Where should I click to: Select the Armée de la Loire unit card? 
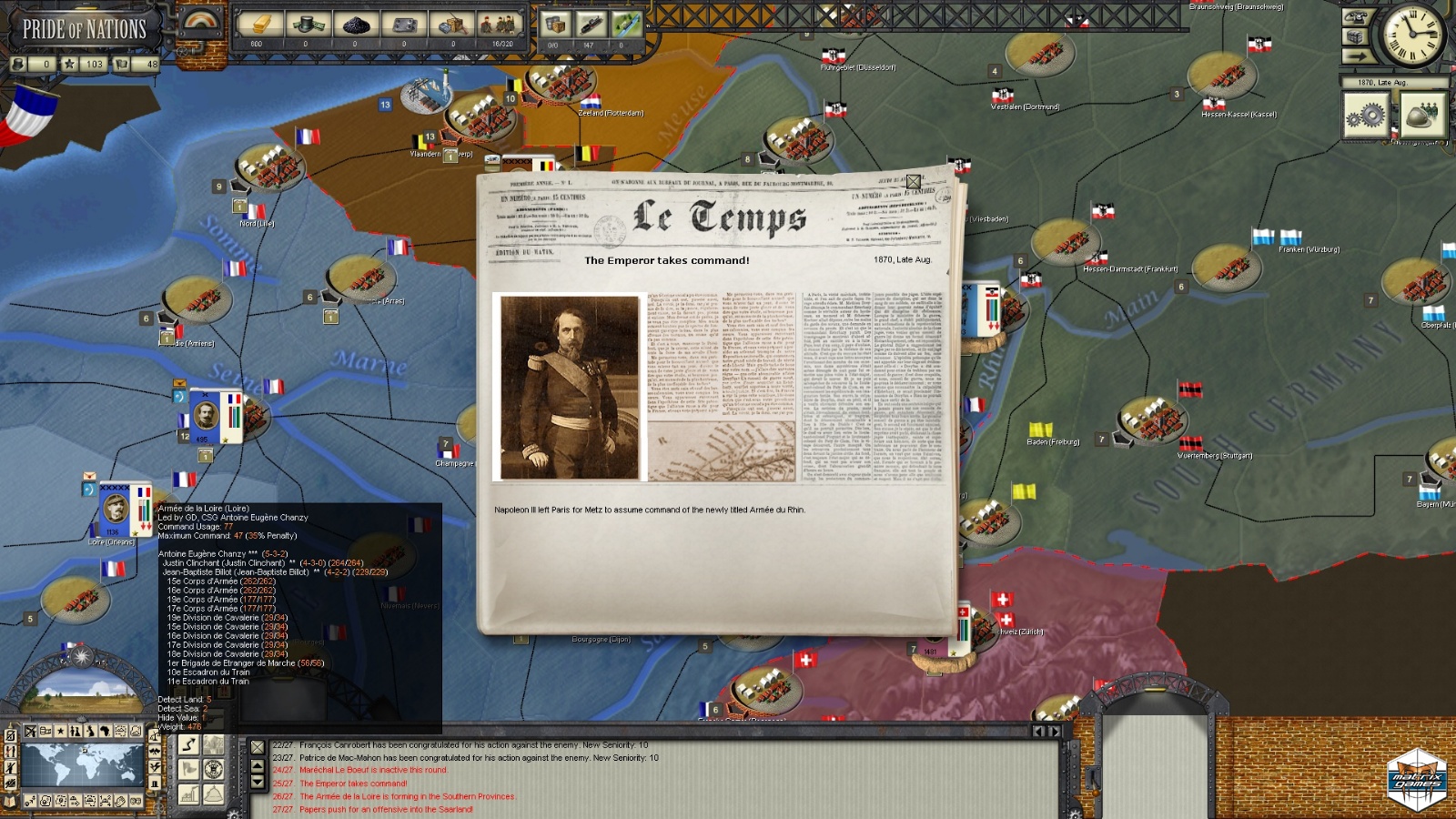pos(125,511)
